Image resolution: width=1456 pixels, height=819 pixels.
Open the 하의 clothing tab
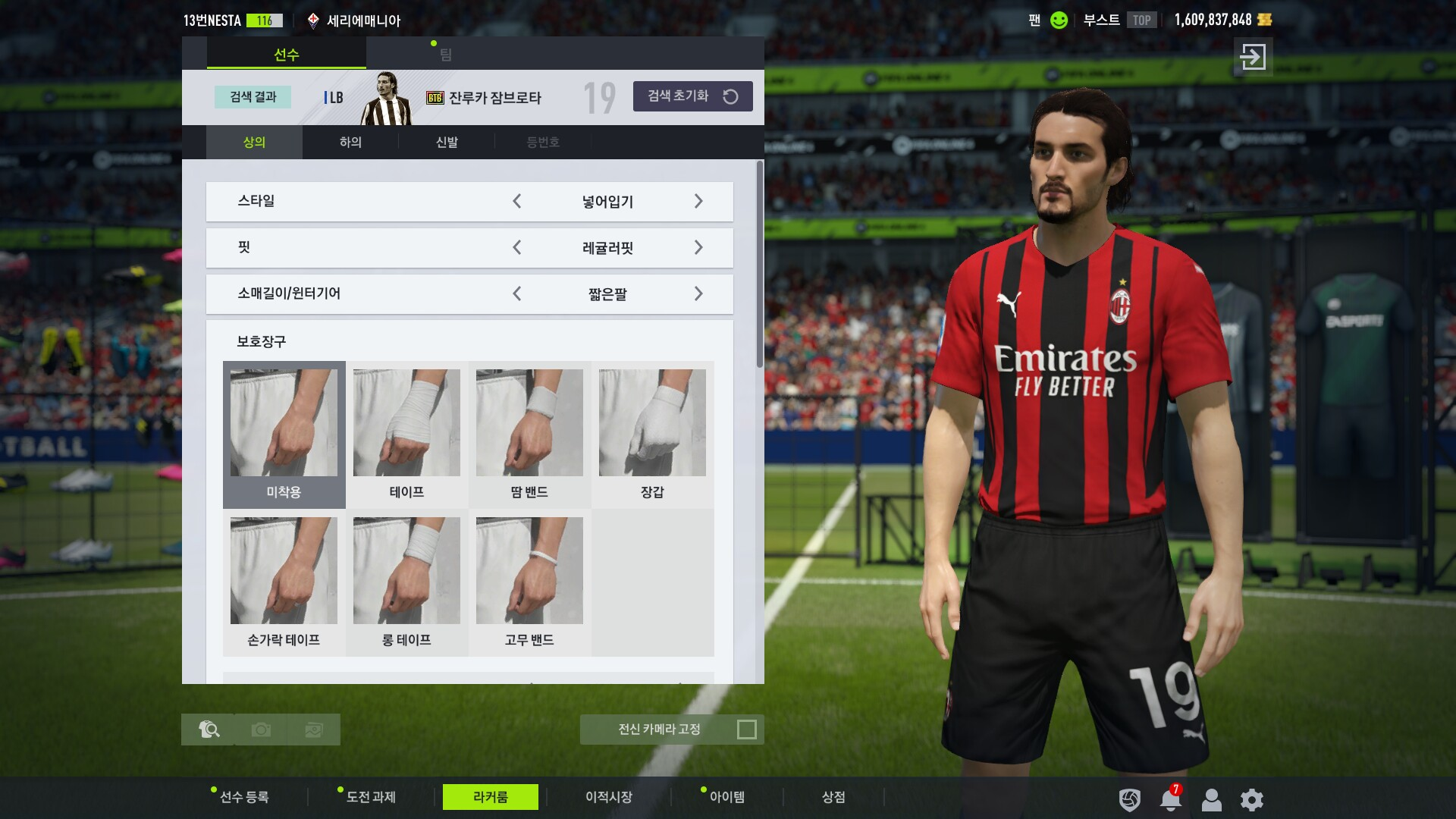click(350, 142)
